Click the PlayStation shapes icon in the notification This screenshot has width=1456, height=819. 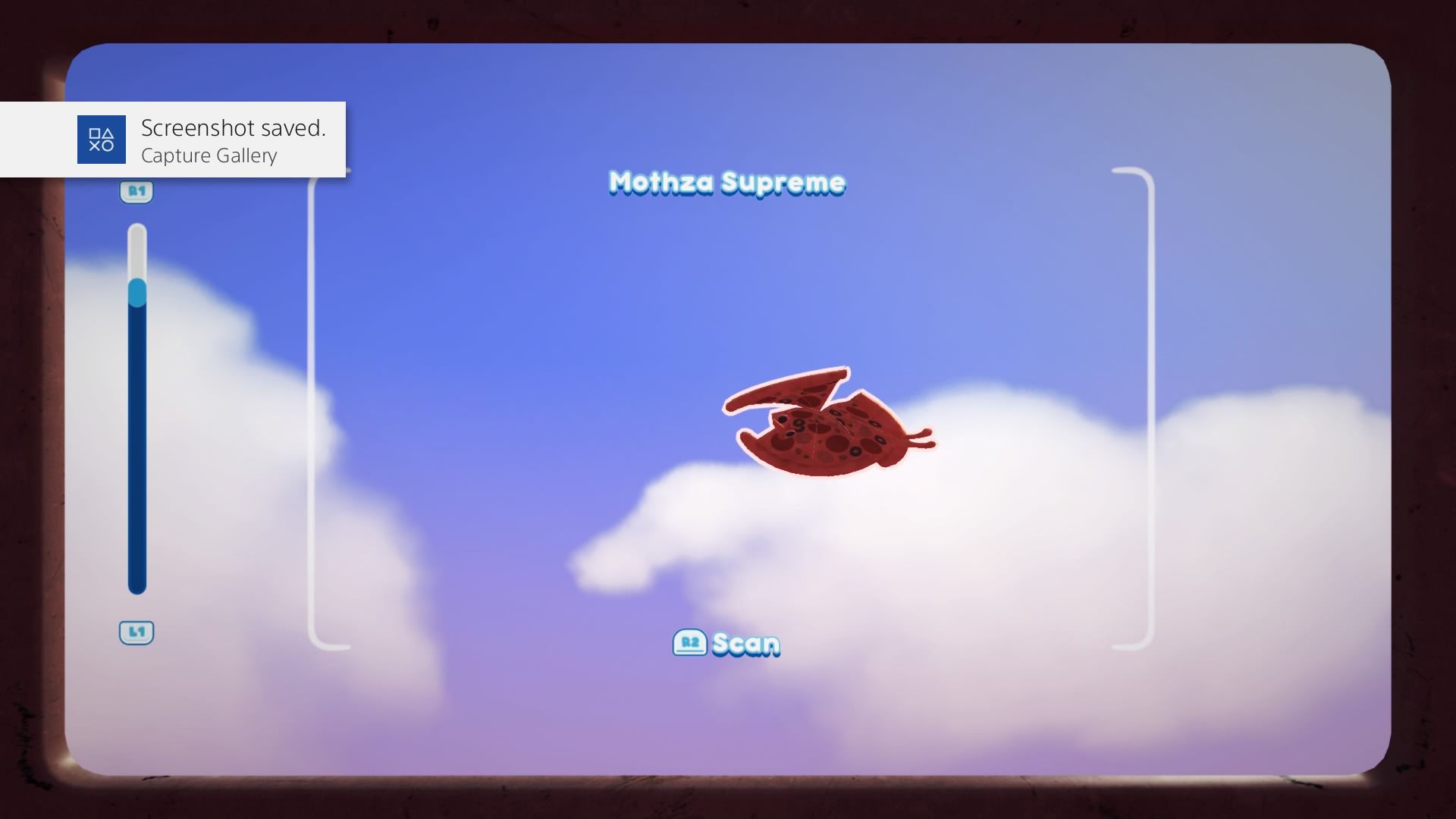point(101,140)
